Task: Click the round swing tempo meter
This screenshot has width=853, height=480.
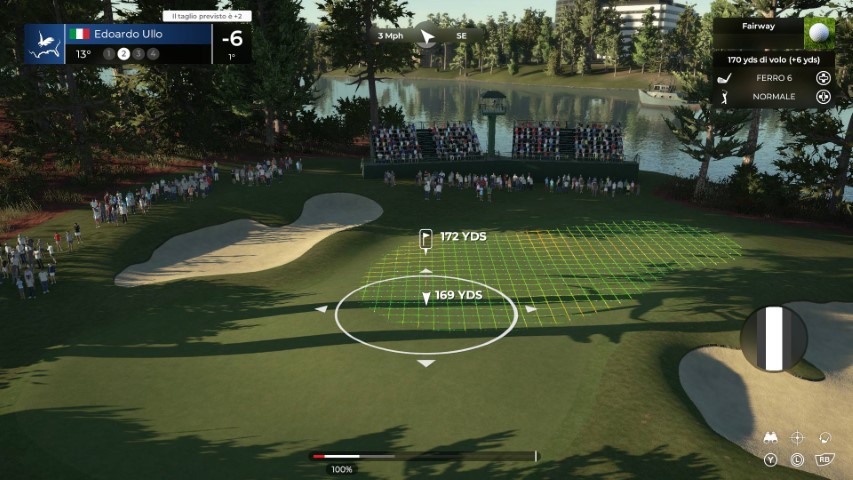Action: [x=773, y=338]
